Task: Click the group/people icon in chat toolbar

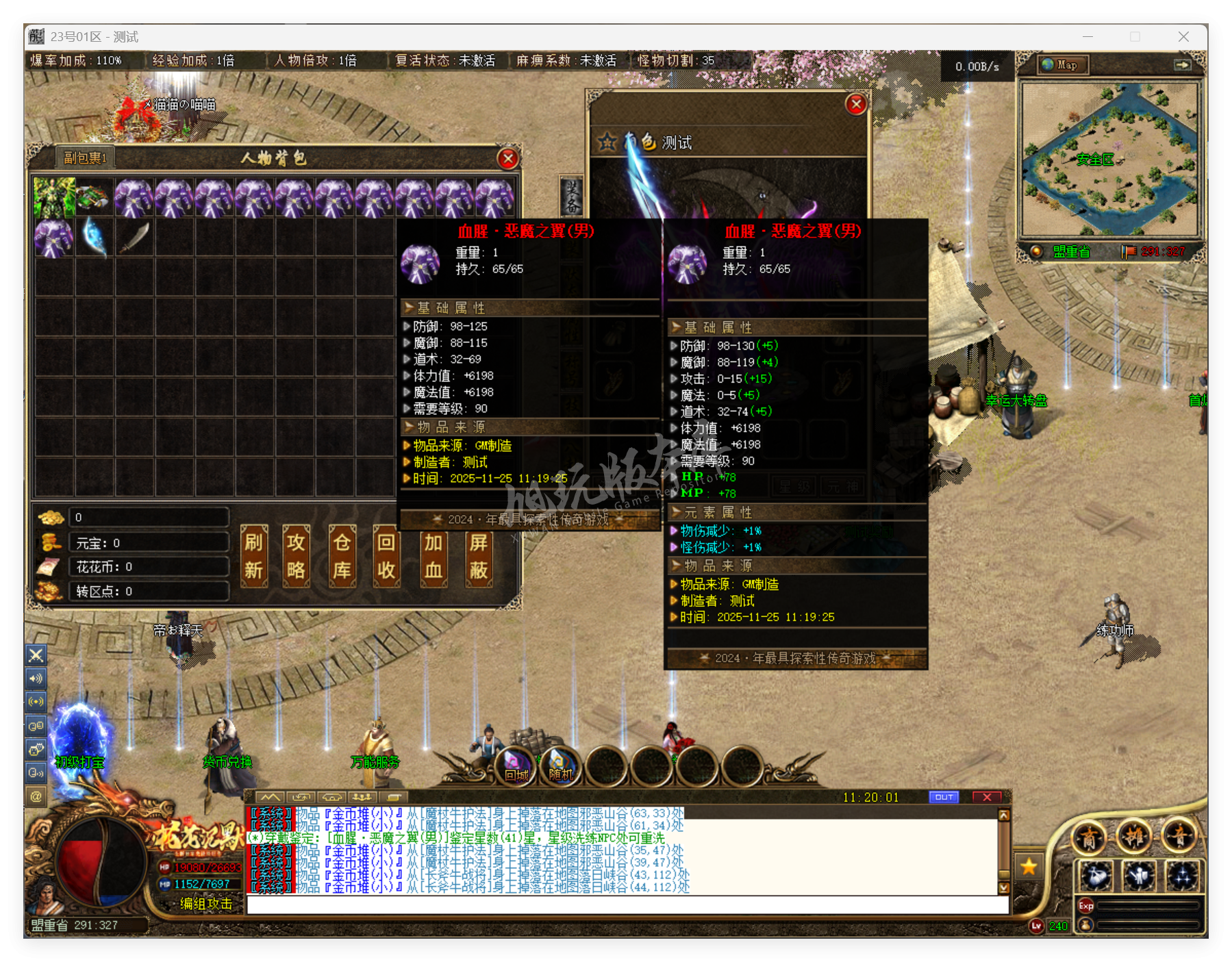Action: [x=362, y=796]
